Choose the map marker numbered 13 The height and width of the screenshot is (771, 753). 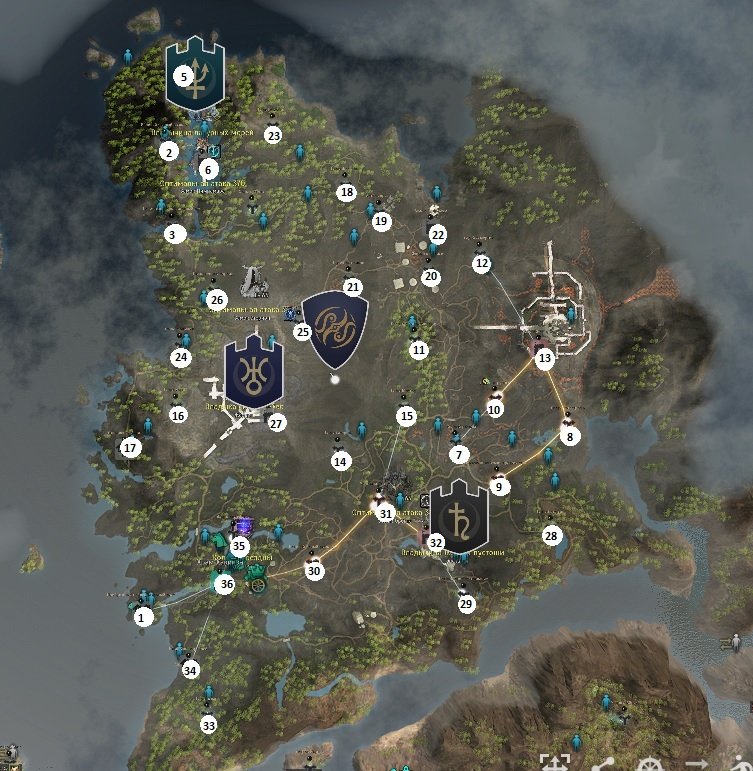544,357
